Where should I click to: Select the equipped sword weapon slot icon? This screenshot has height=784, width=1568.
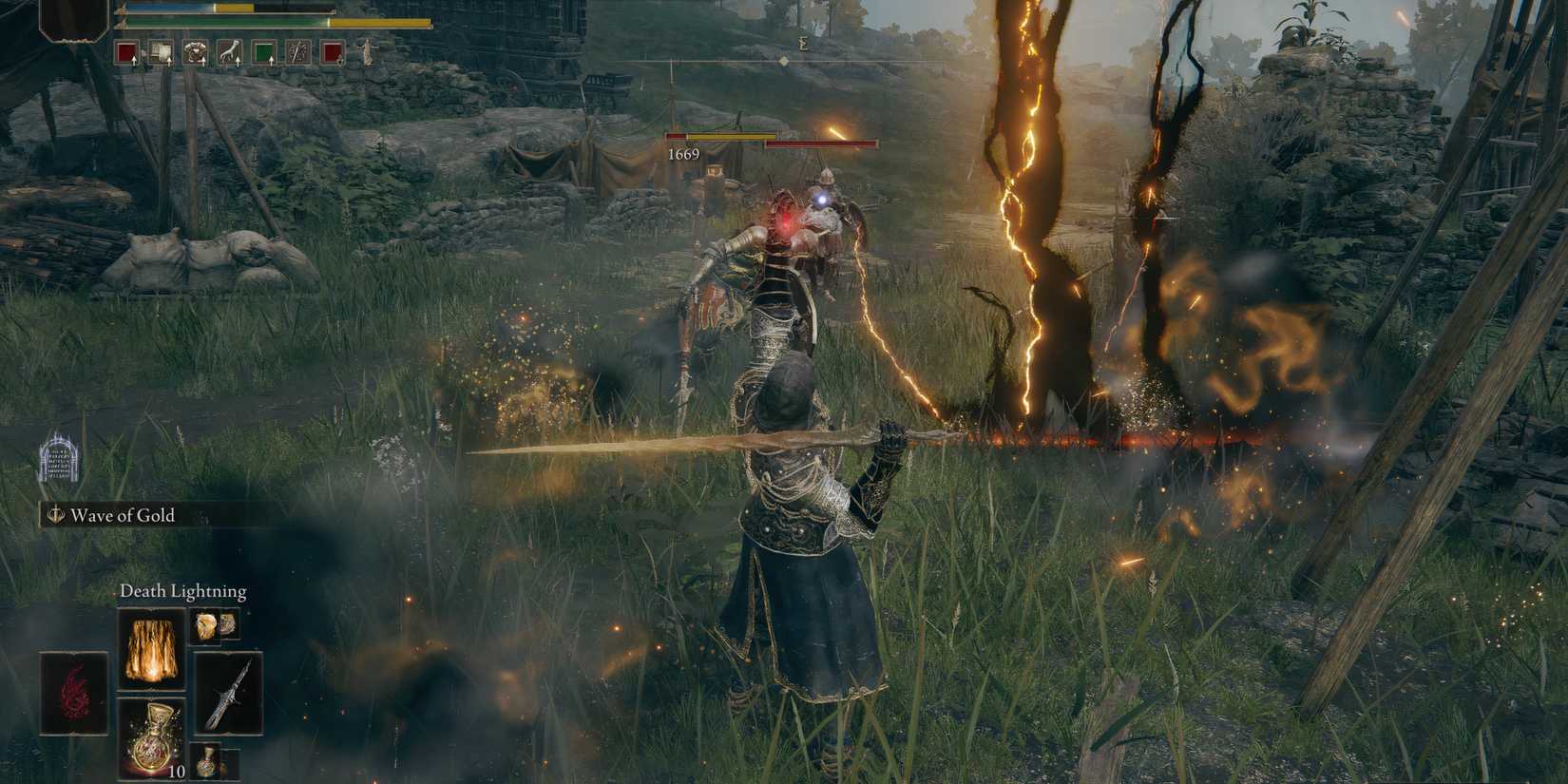[229, 694]
